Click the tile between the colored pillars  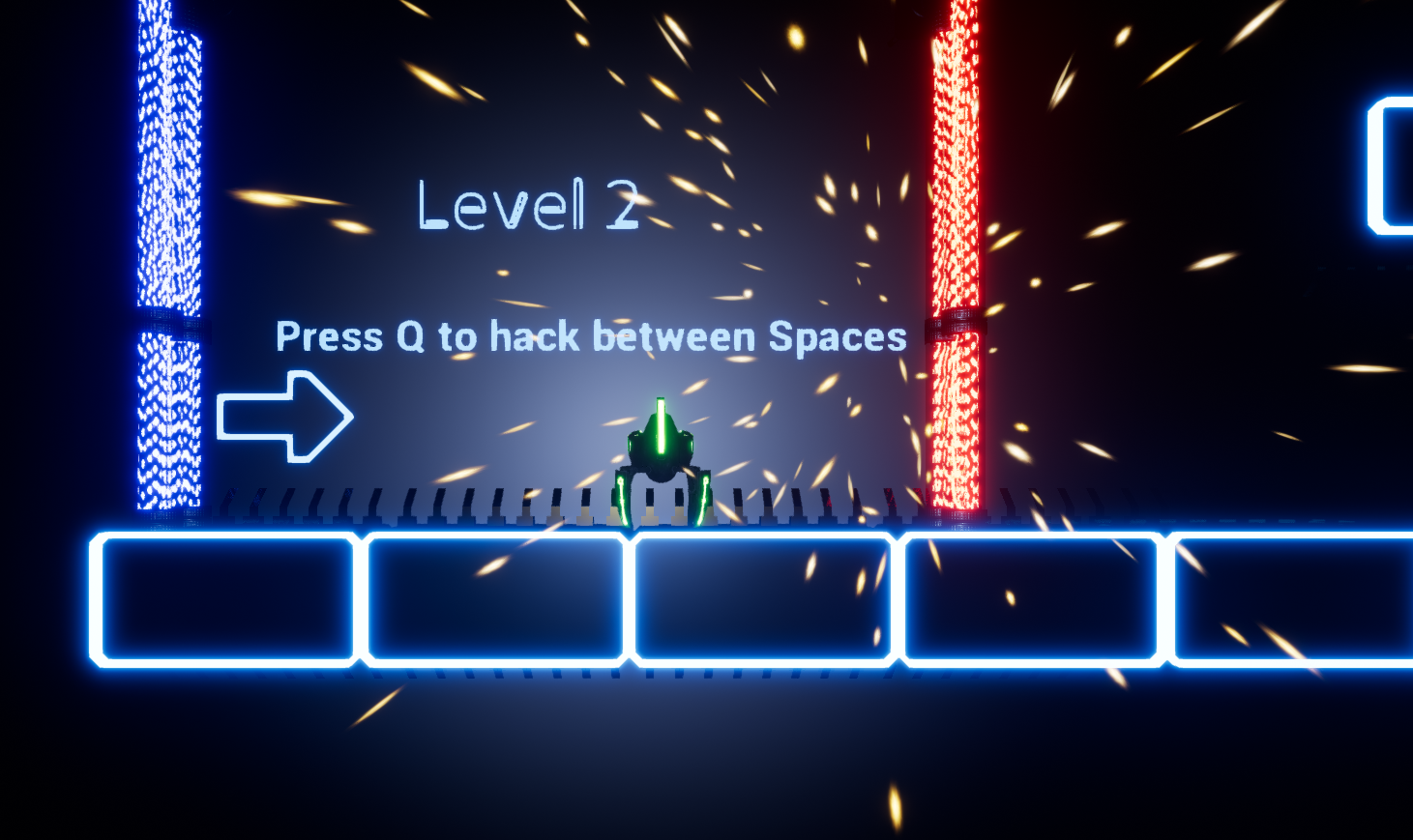(493, 597)
